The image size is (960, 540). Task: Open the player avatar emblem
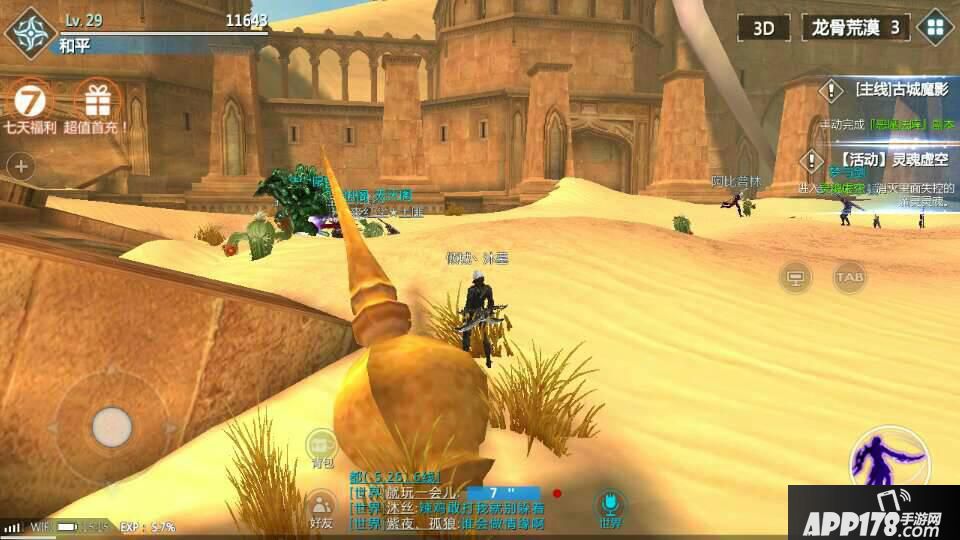click(31, 32)
